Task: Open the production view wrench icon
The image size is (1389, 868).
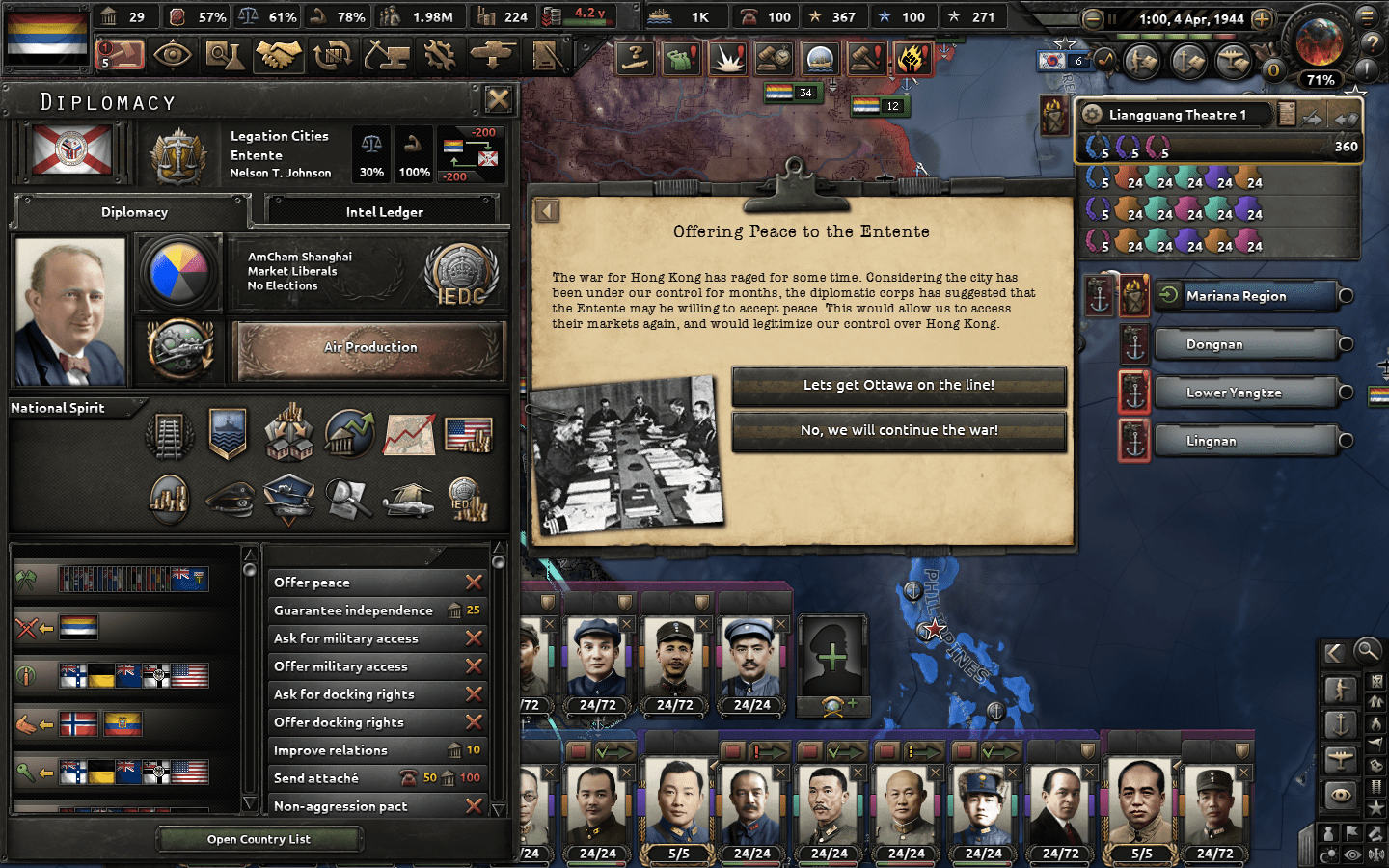Action: [440, 56]
